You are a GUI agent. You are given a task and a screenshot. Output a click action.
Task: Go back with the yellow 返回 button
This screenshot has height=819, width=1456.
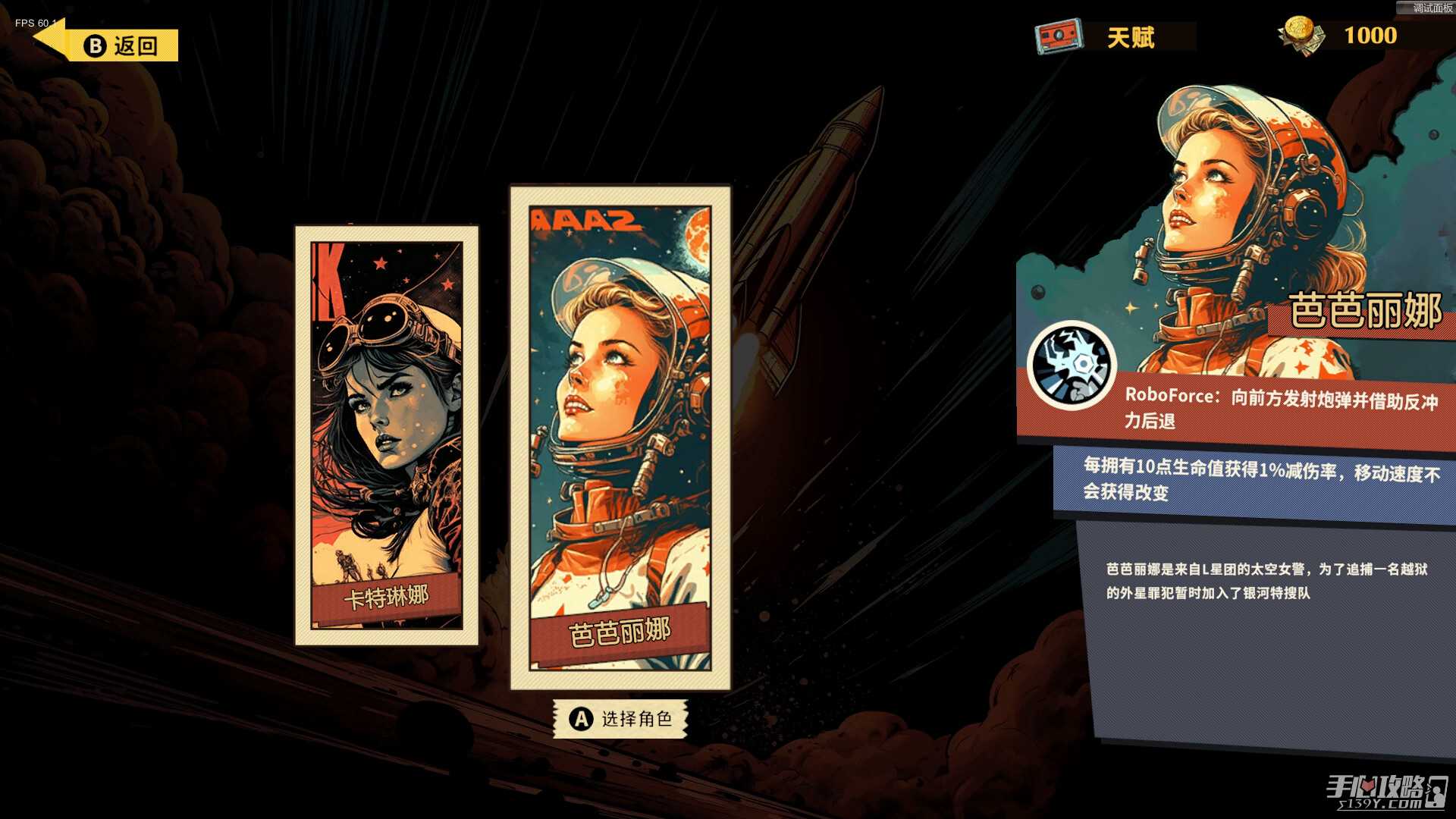pyautogui.click(x=121, y=45)
